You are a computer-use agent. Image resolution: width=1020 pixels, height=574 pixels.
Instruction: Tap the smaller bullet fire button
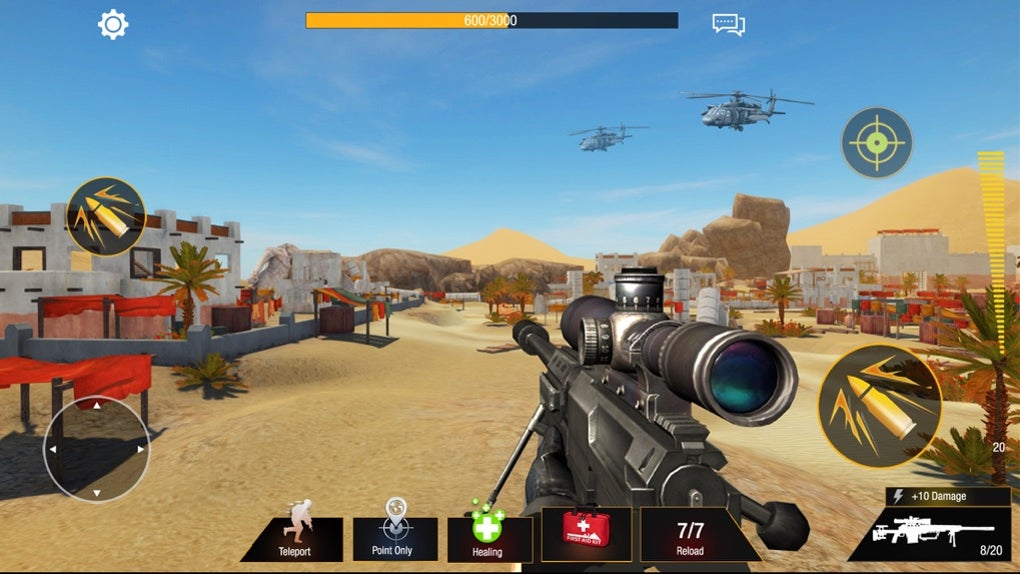pos(106,216)
